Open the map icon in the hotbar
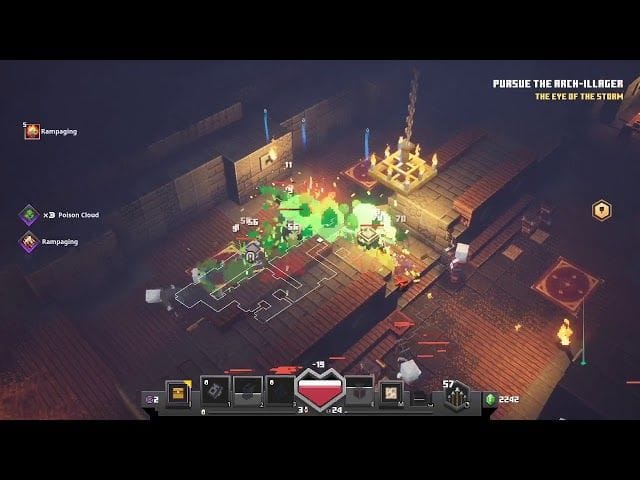 coord(392,392)
